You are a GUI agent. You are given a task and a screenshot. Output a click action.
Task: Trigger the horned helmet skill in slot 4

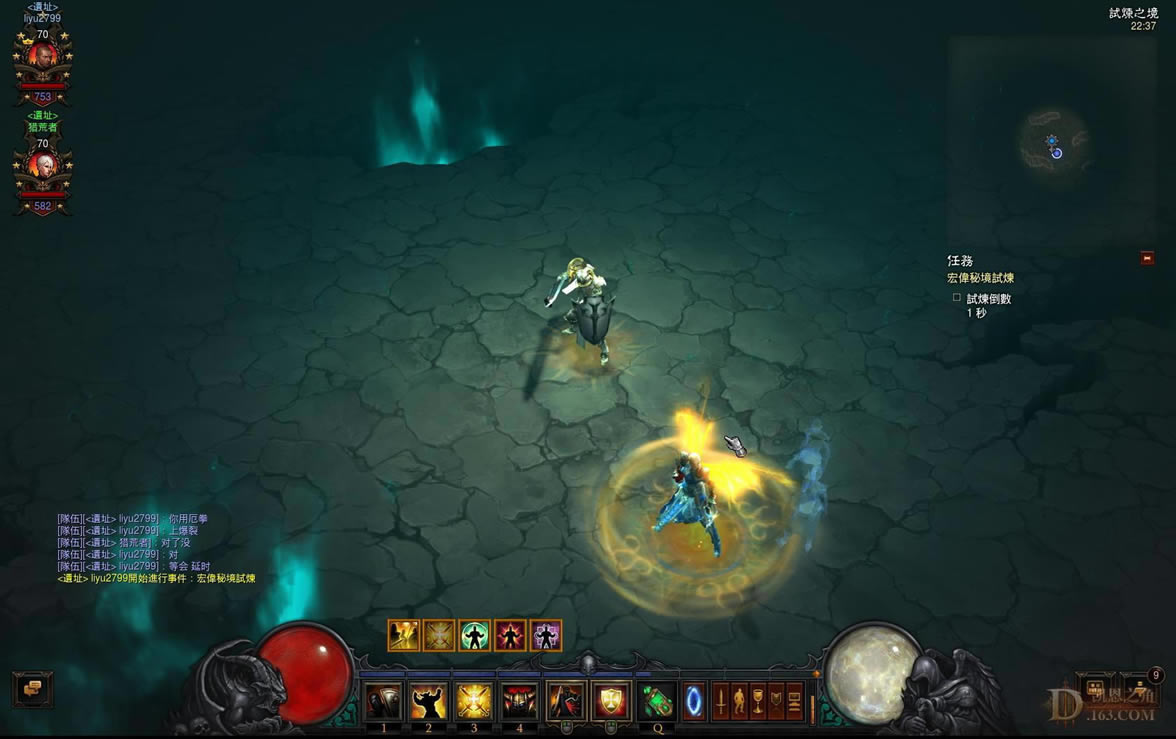[x=519, y=702]
